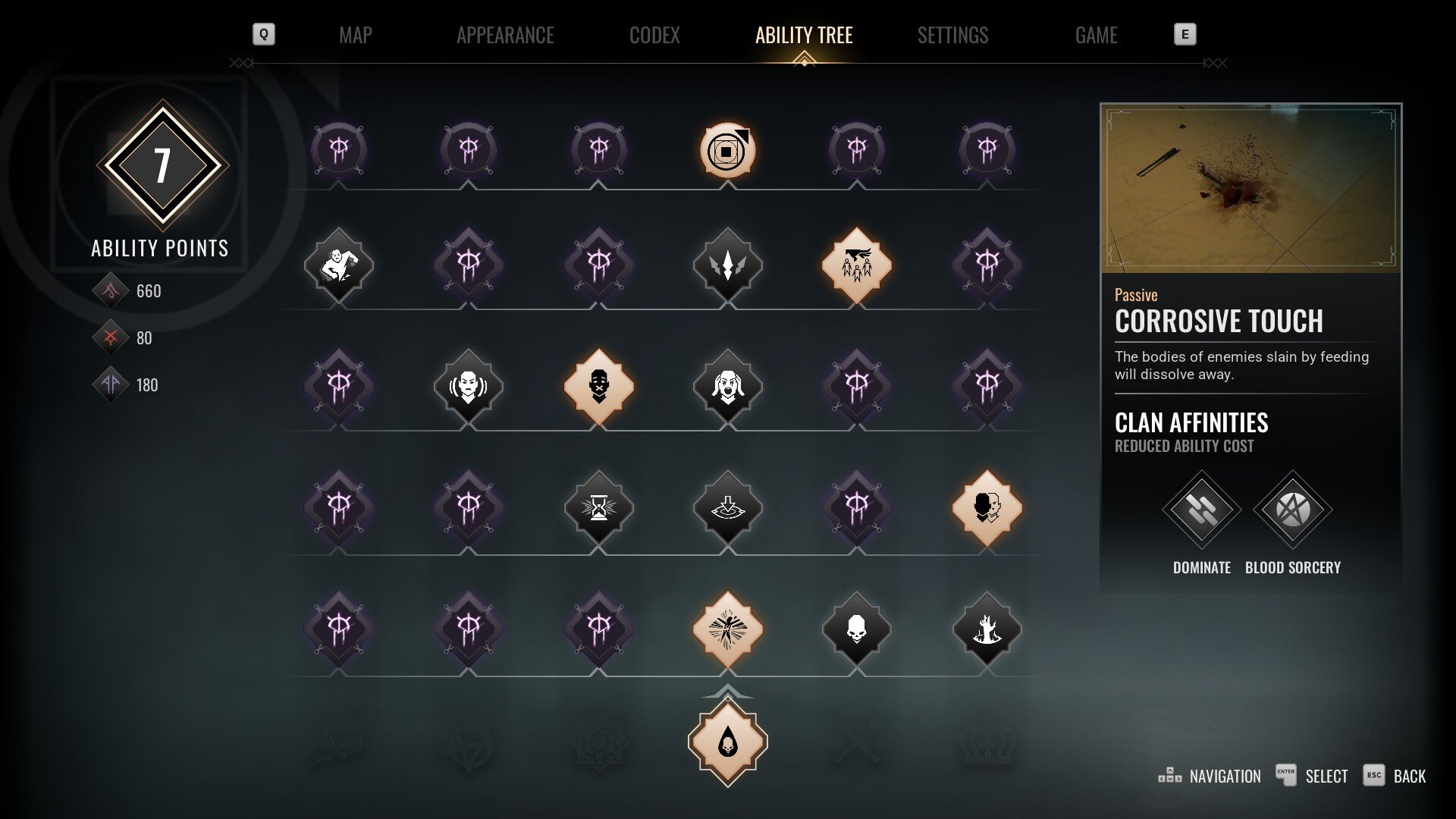The height and width of the screenshot is (819, 1456).
Task: Go to the Codex tab
Action: pyautogui.click(x=654, y=35)
